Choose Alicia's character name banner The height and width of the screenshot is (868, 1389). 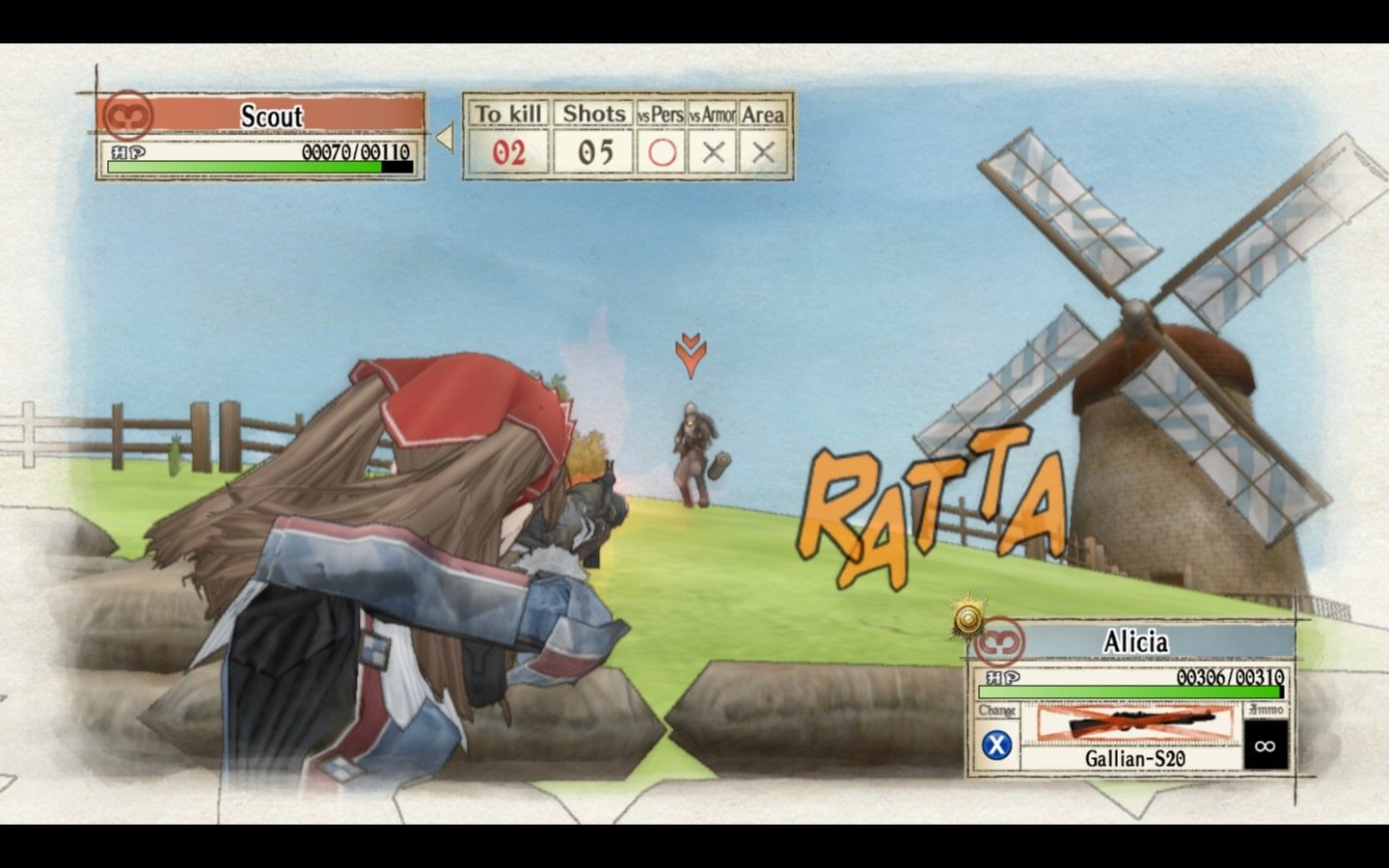coord(1135,641)
